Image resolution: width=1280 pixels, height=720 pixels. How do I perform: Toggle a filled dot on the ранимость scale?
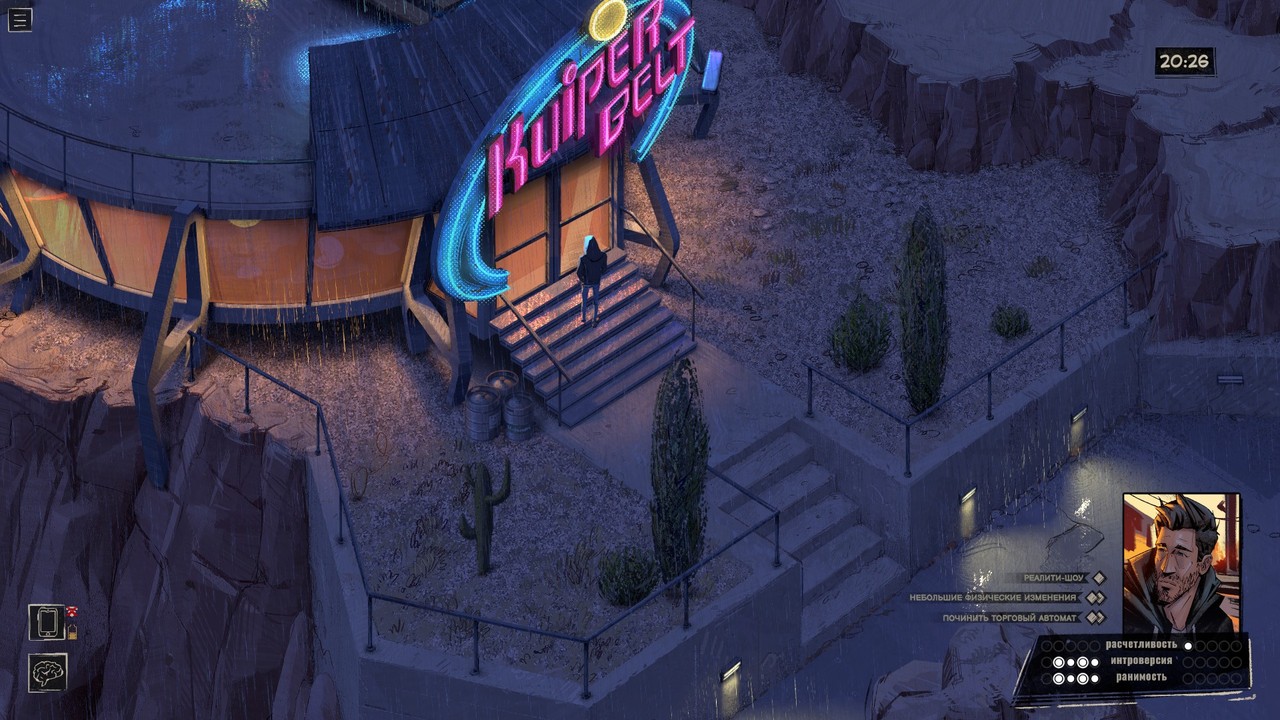[1060, 678]
